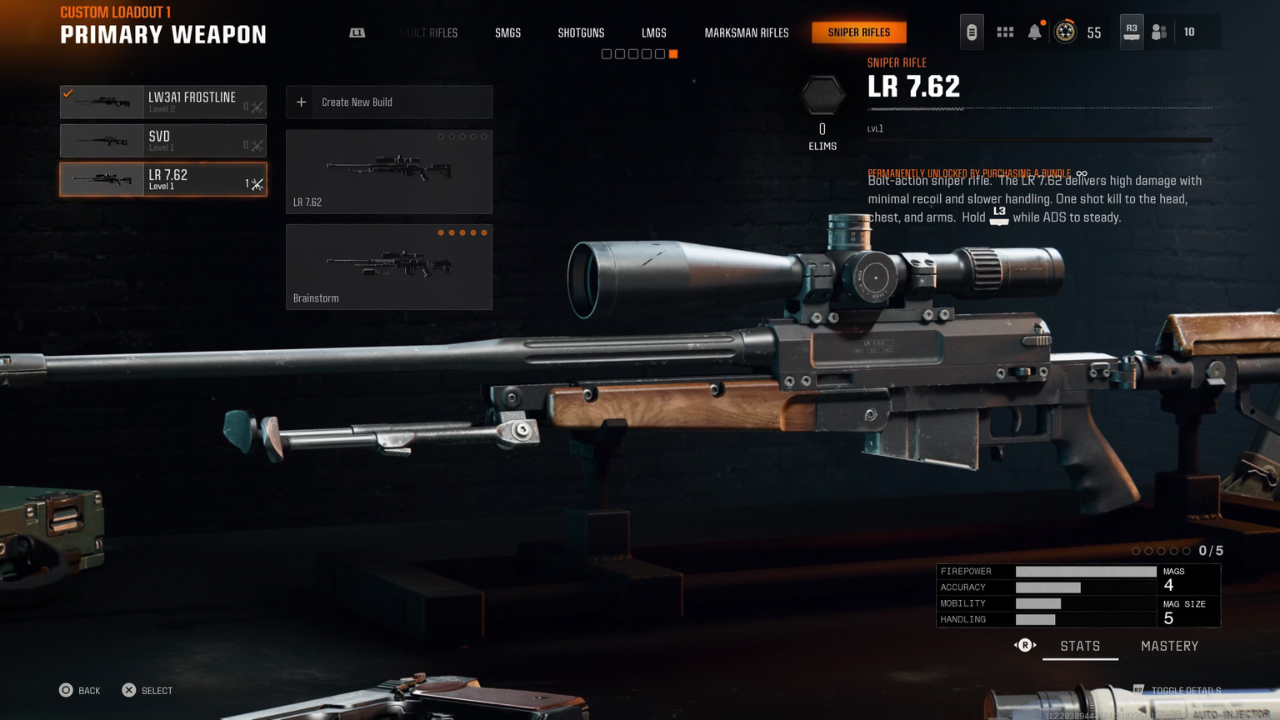Image resolution: width=1280 pixels, height=720 pixels.
Task: Choose the Sniper Rifles tab
Action: (x=859, y=33)
